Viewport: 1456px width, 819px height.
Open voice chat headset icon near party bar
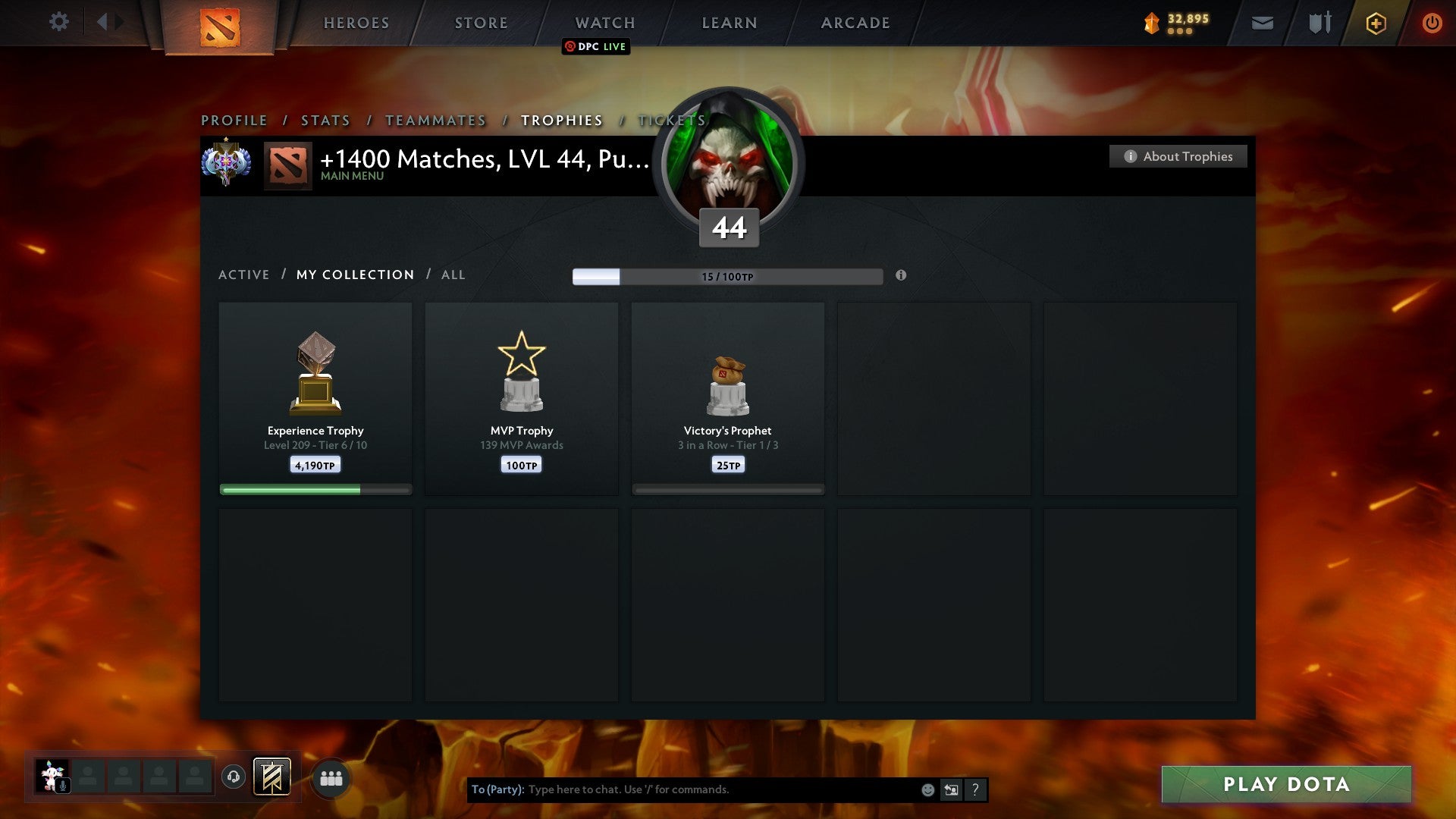click(x=233, y=777)
